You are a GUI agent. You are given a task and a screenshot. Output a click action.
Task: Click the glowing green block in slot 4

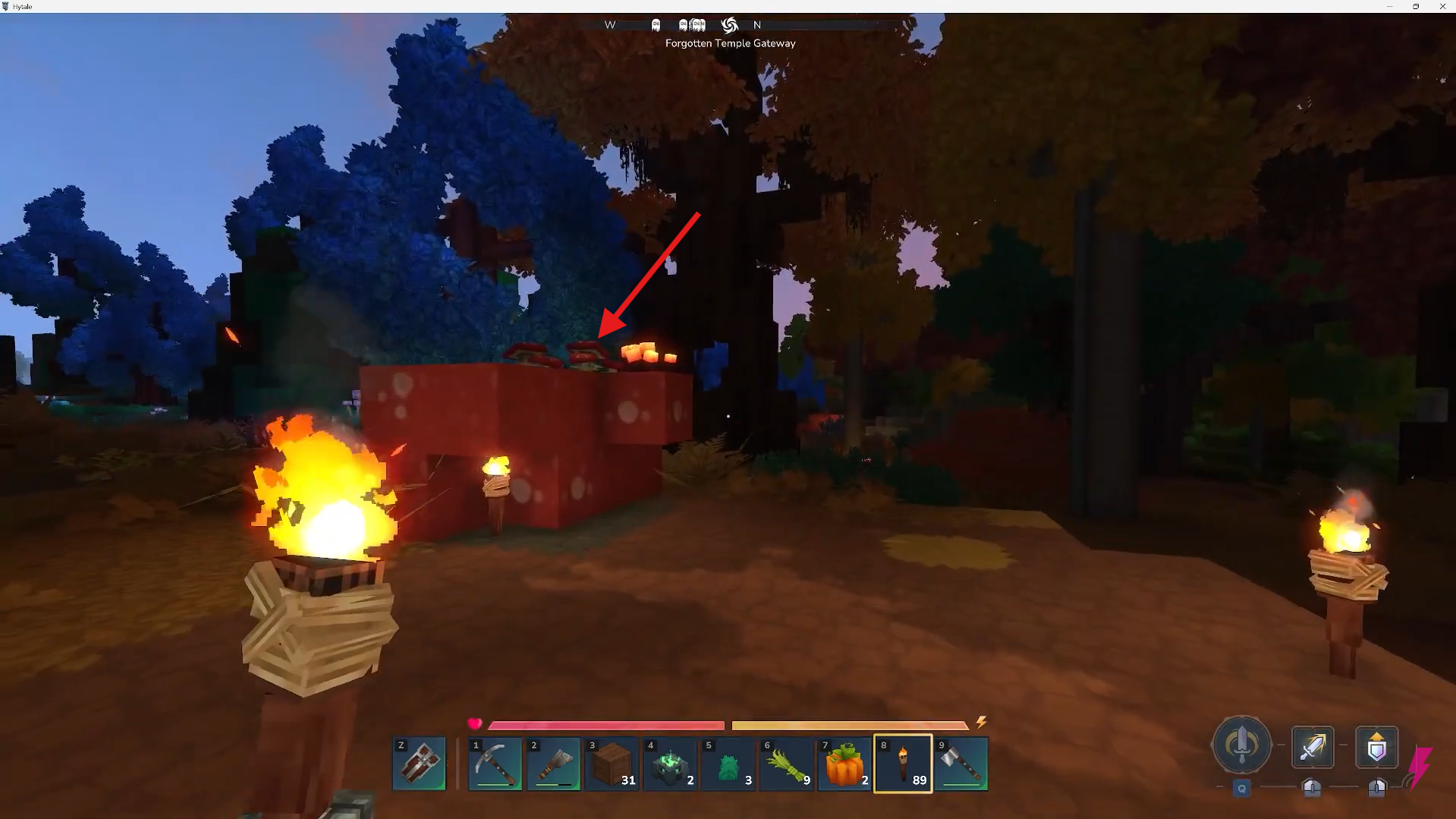tap(669, 764)
